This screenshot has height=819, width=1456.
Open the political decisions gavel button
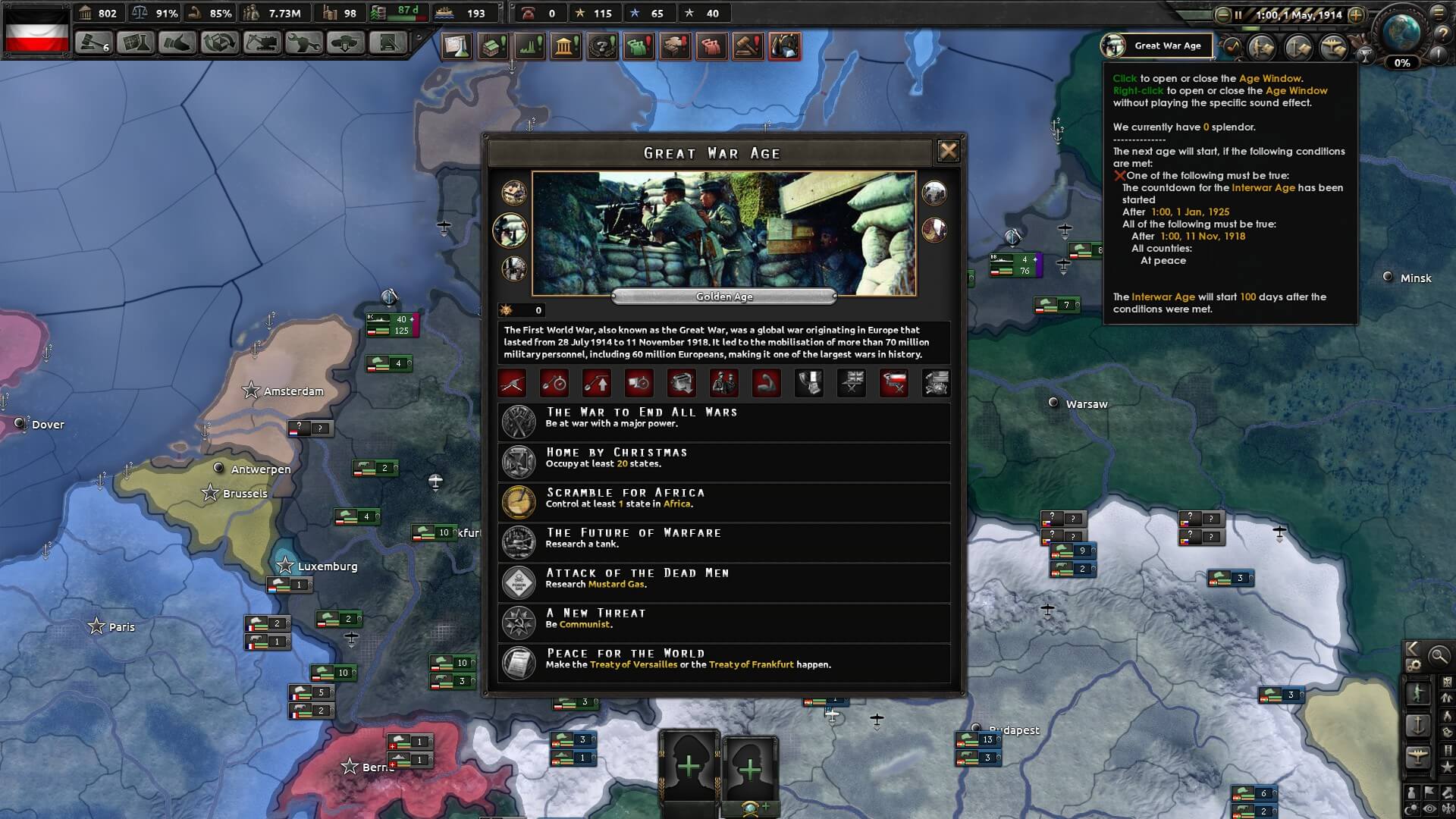point(93,43)
